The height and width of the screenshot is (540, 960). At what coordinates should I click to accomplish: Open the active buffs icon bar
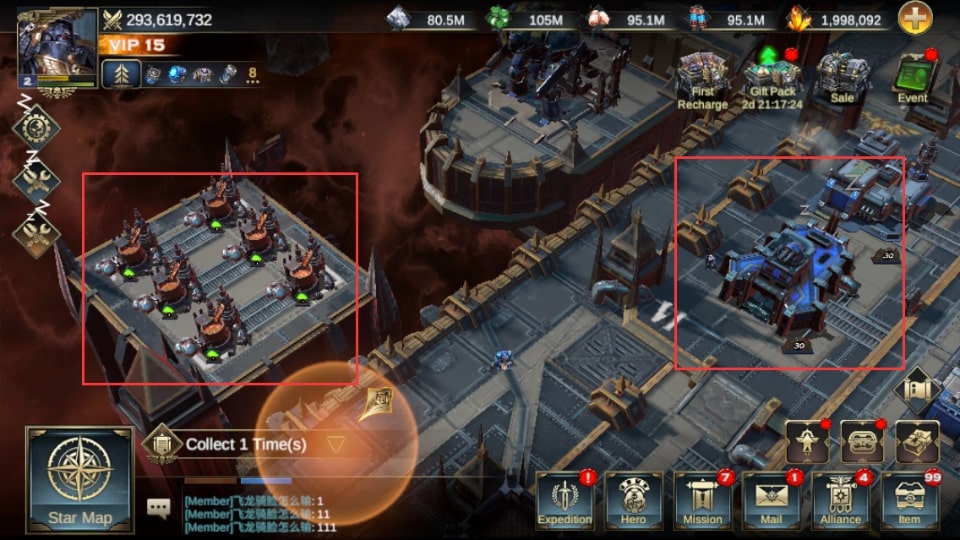pos(200,73)
